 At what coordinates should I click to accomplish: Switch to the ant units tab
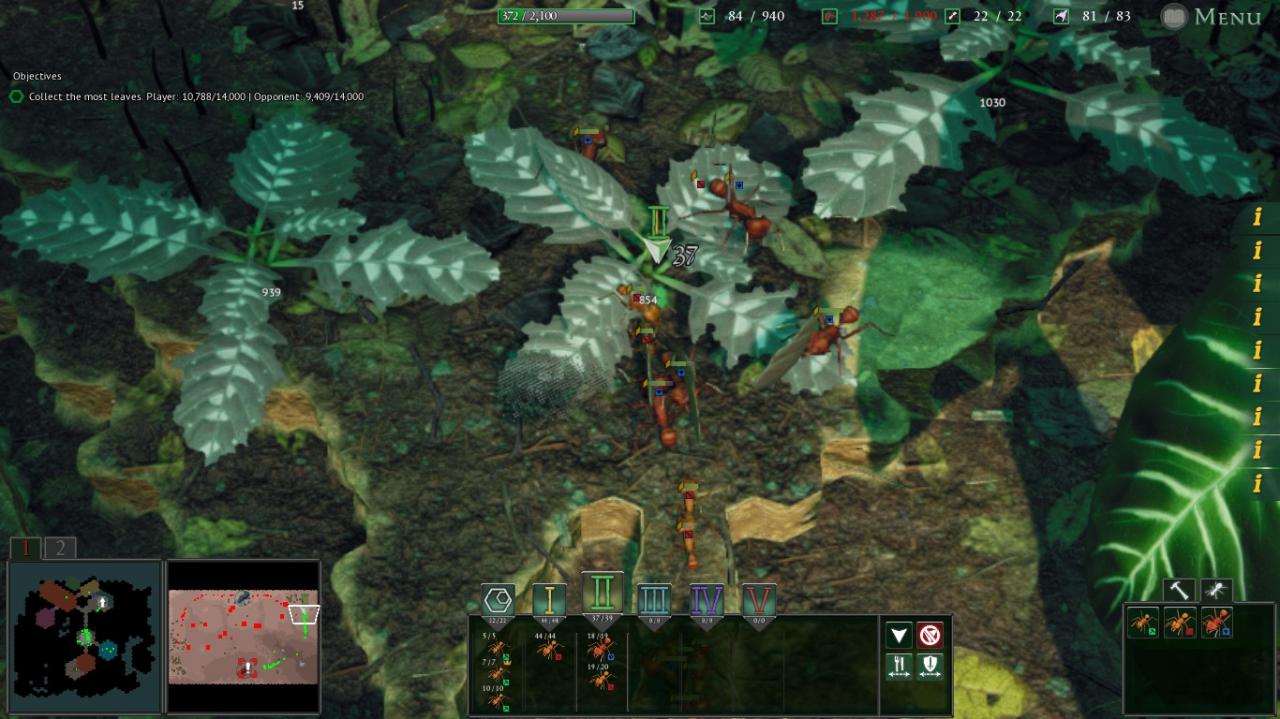1216,591
